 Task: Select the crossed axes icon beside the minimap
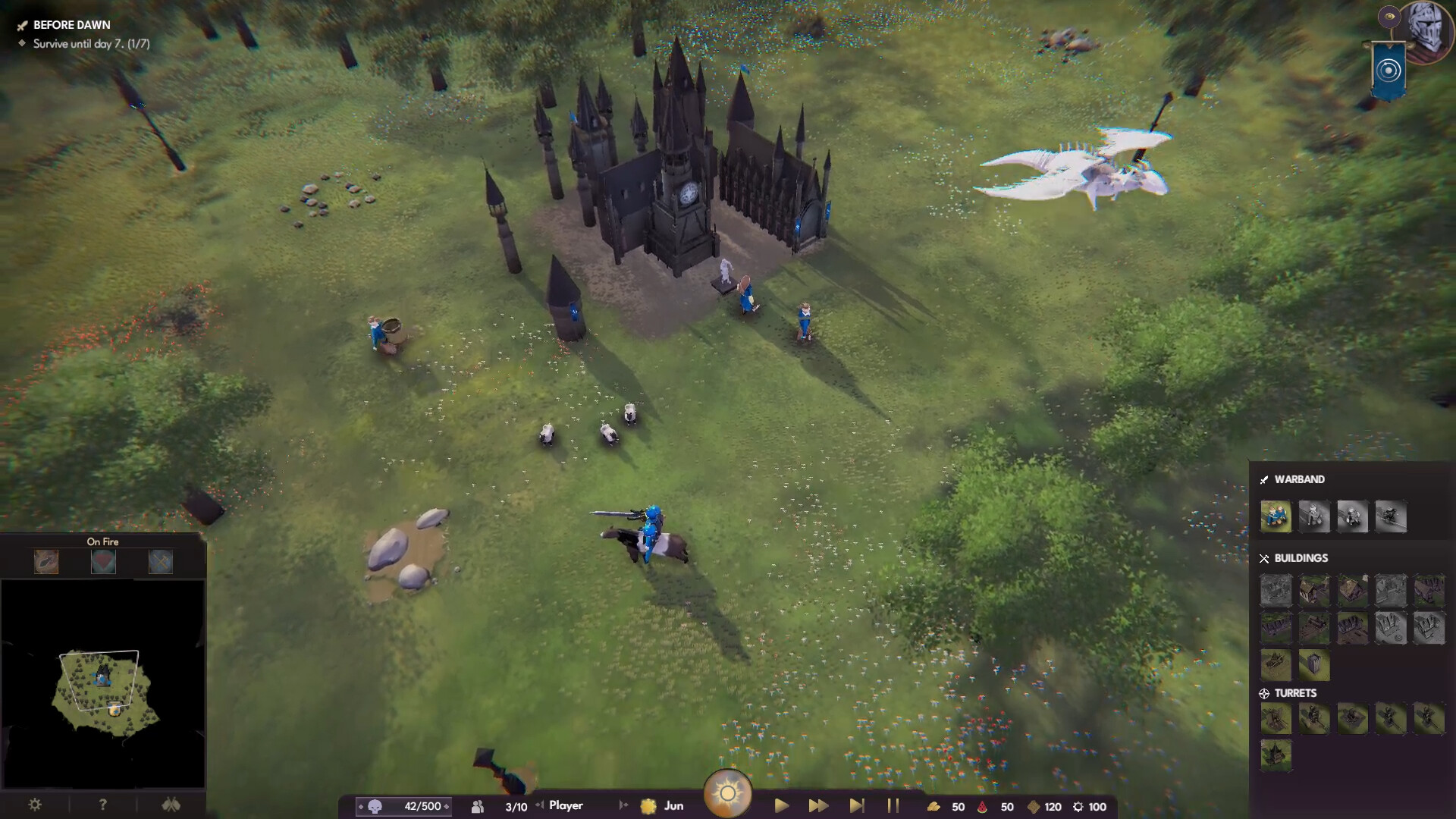[x=171, y=805]
